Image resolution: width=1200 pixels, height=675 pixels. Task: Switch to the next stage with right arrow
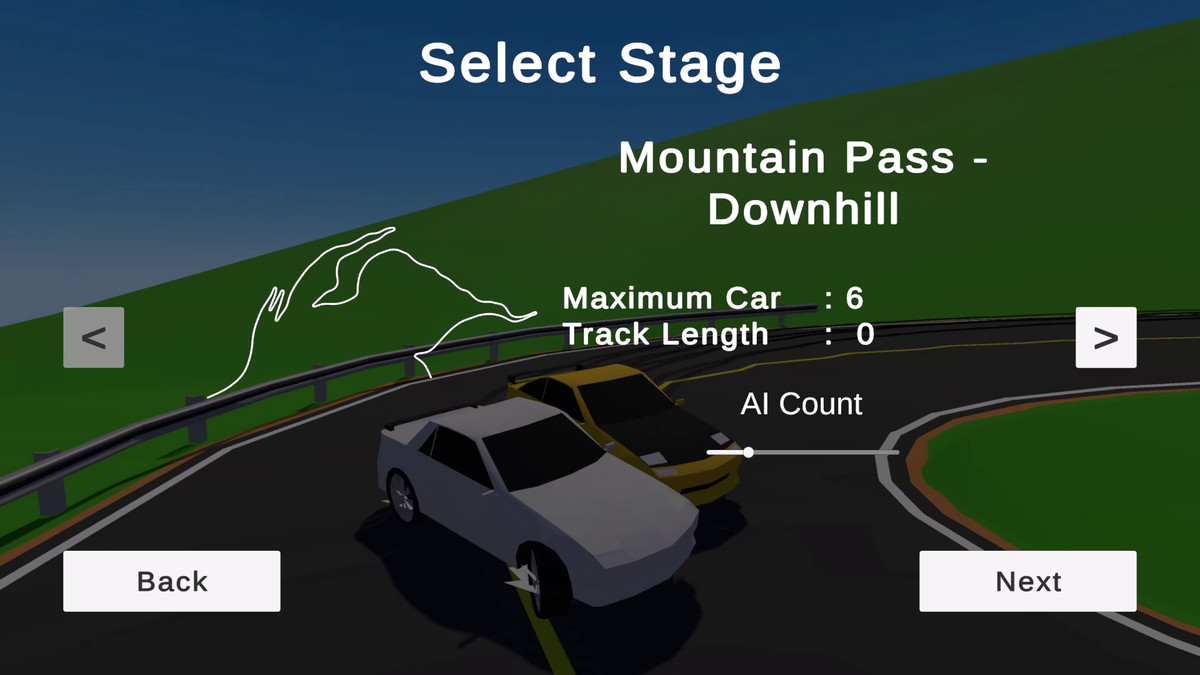tap(1106, 338)
